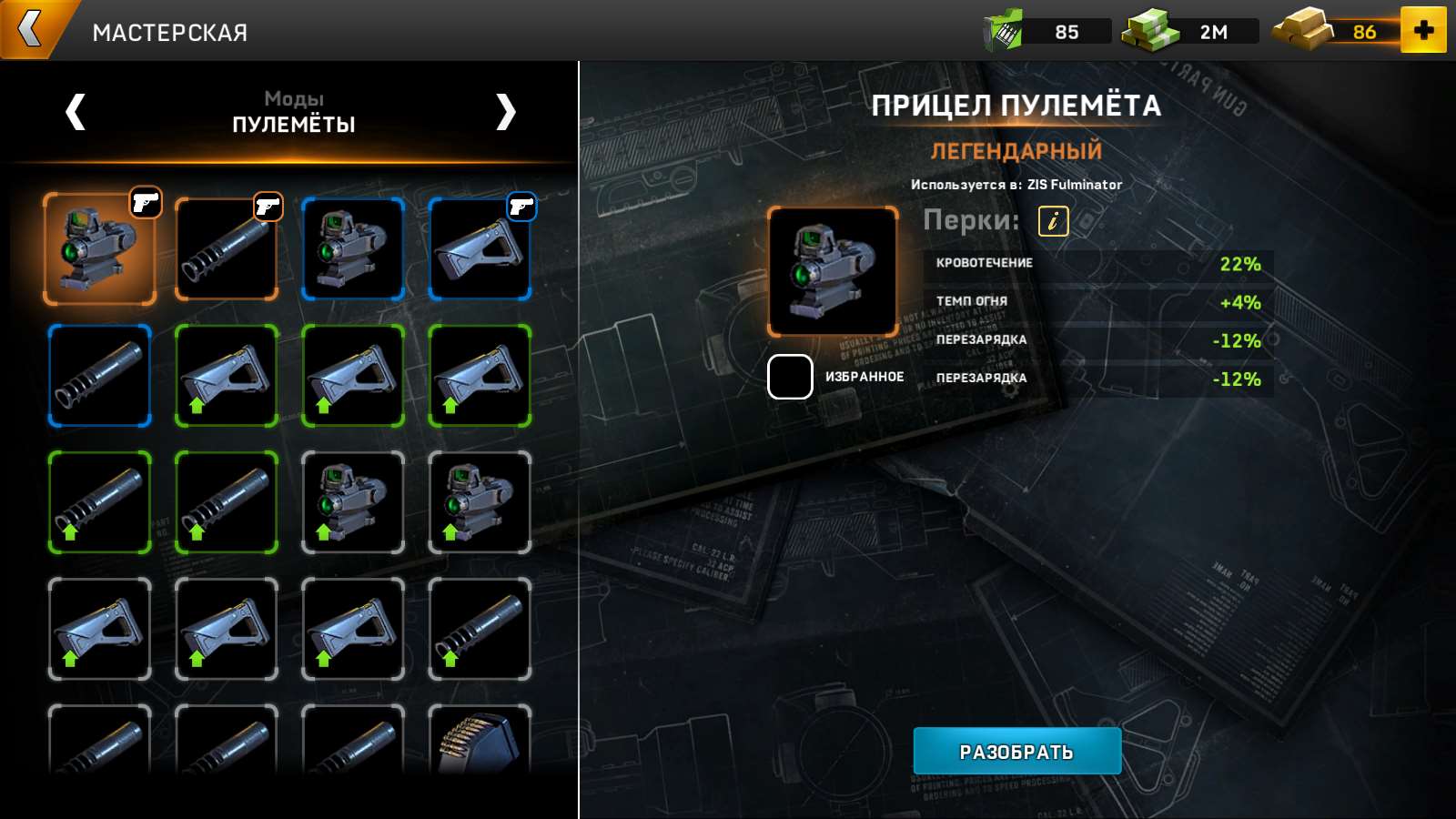Screen dimensions: 1456x819
Task: Click the pistol badge on the orange muzzle brake
Action: point(270,206)
